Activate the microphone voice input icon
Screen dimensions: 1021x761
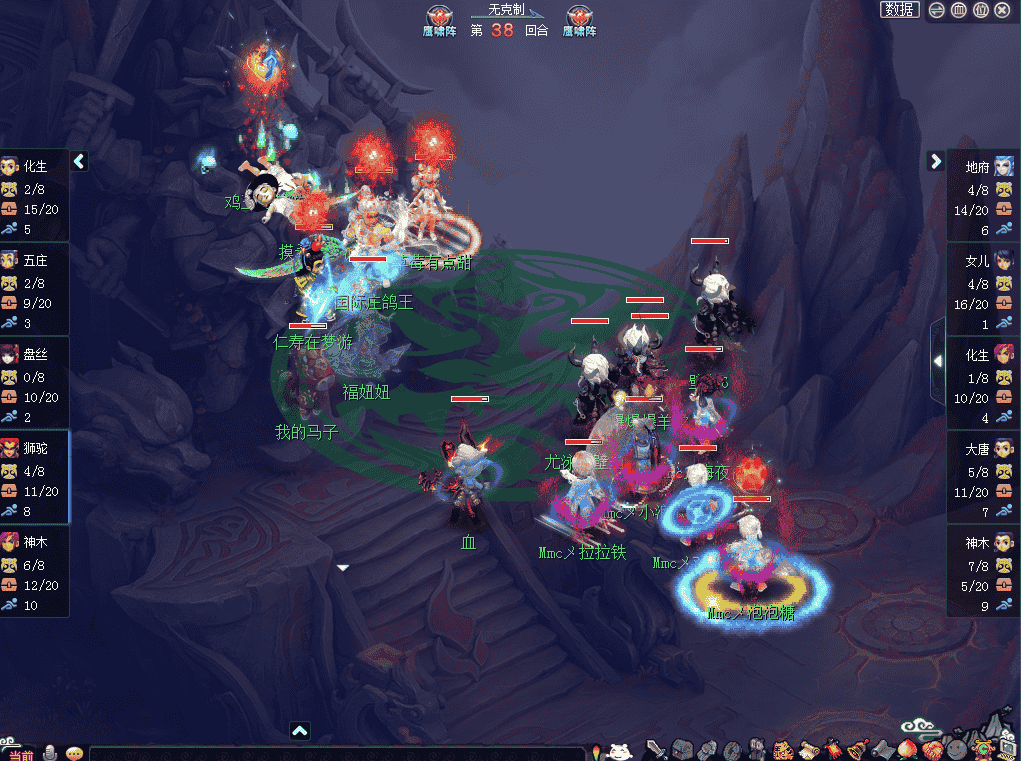click(x=49, y=753)
